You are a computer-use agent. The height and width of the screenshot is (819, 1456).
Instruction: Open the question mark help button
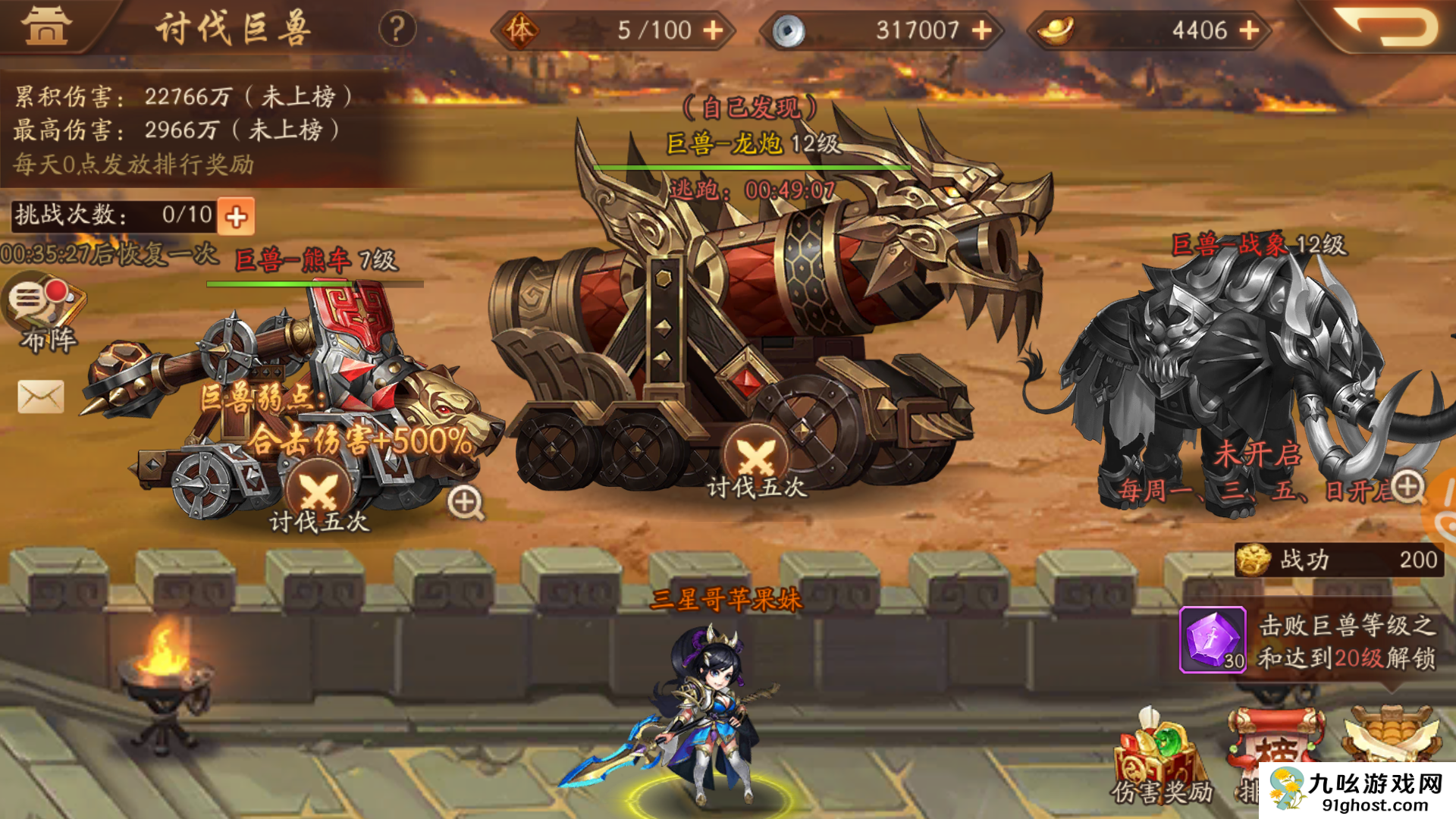click(x=397, y=30)
